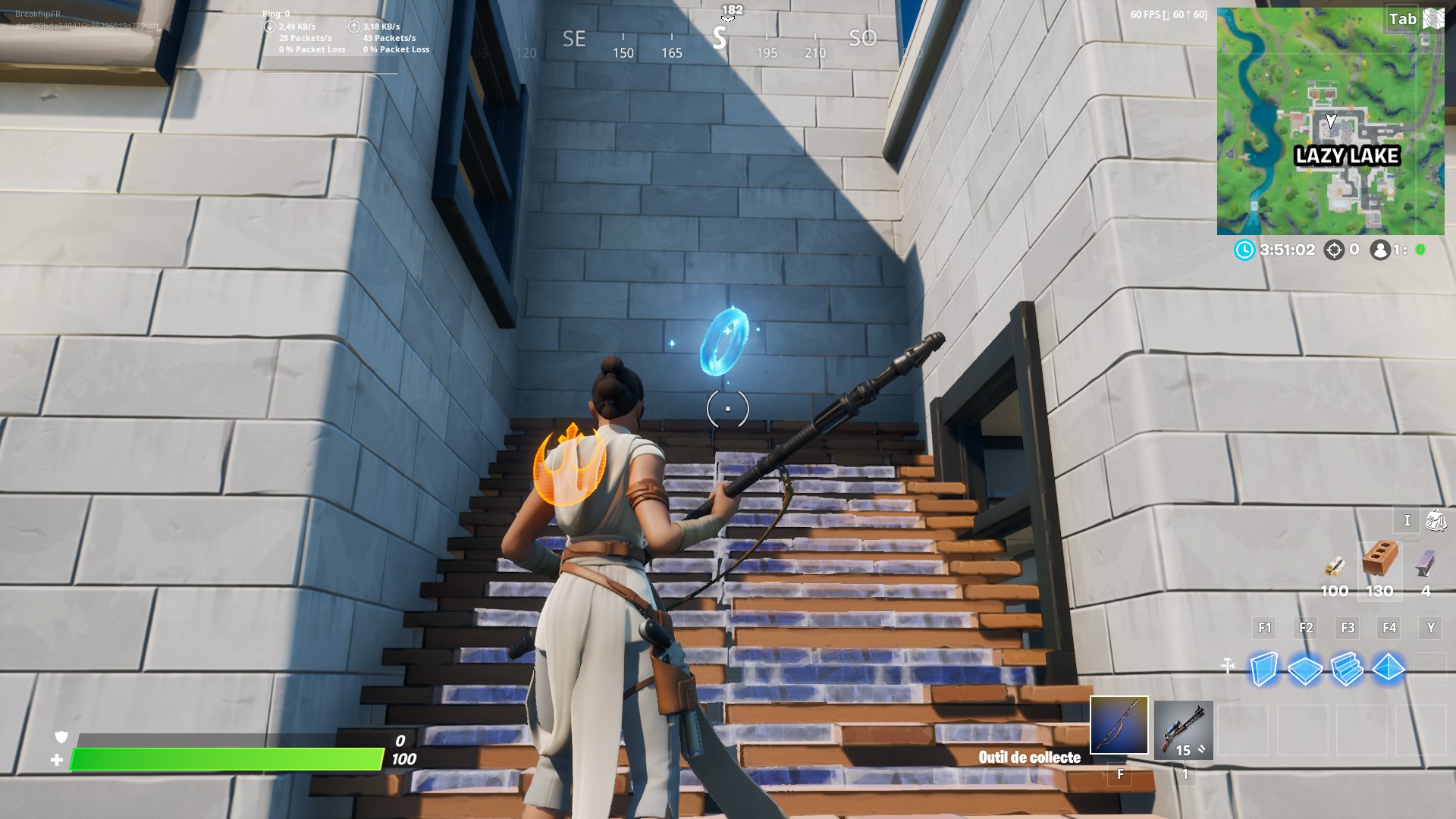The height and width of the screenshot is (819, 1456).
Task: Select the floor building piece
Action: [1306, 671]
